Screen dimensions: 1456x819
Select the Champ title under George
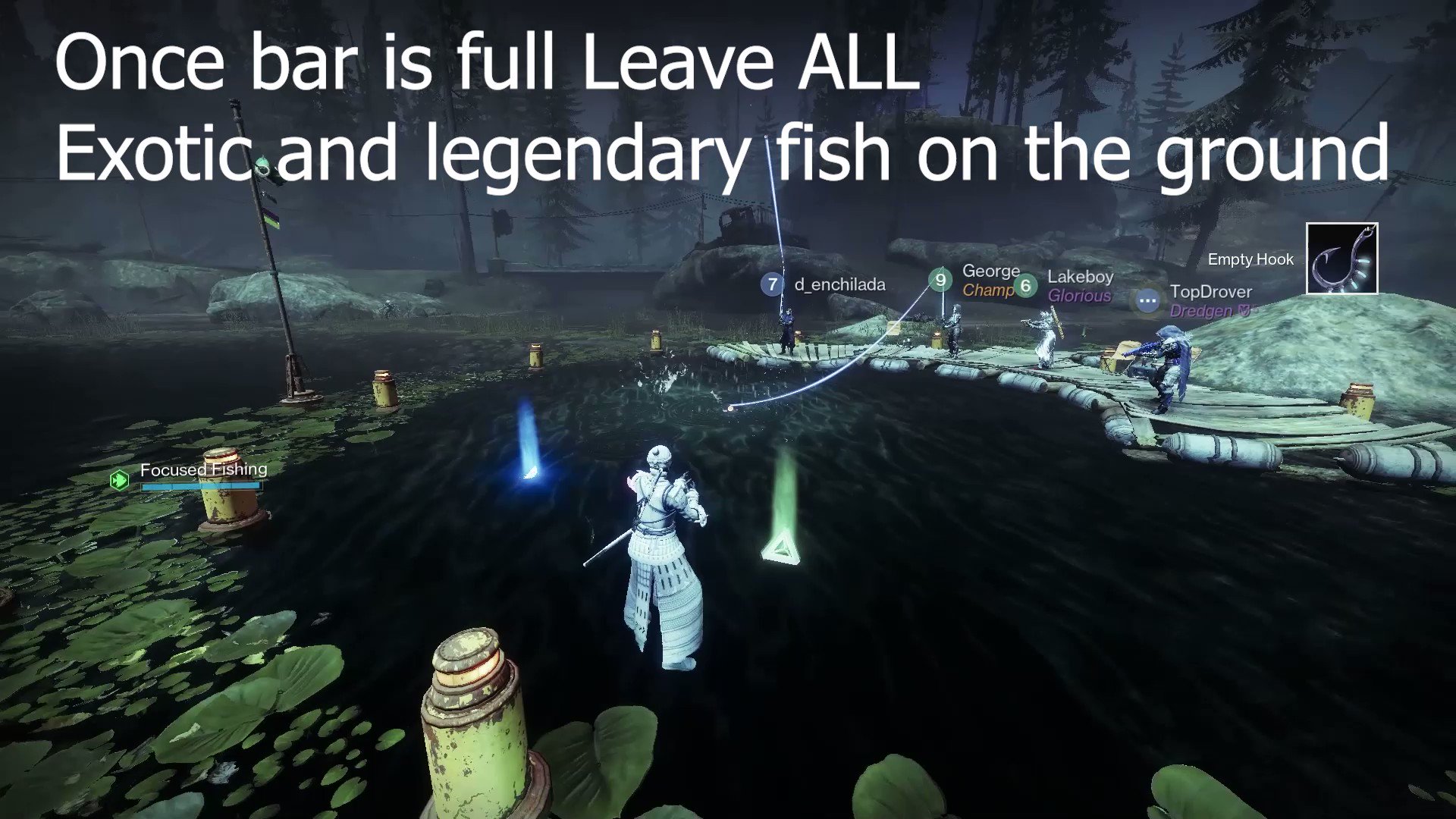pos(988,289)
